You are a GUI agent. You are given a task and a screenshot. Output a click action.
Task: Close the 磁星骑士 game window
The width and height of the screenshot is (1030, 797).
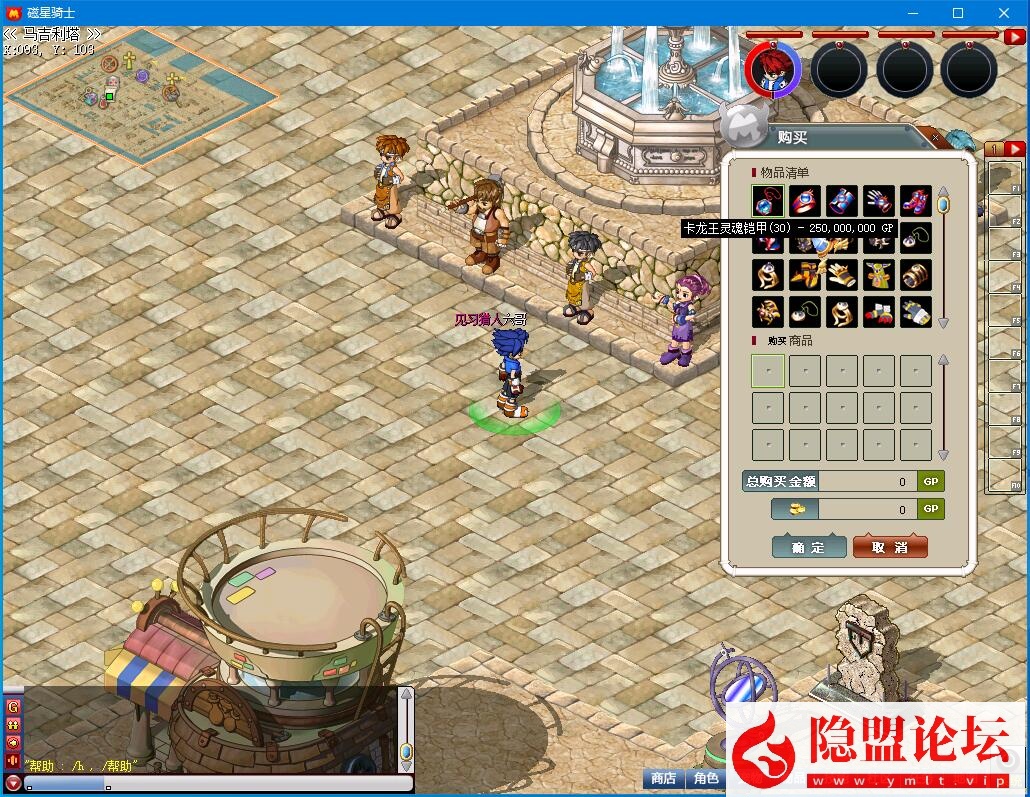pos(1004,13)
